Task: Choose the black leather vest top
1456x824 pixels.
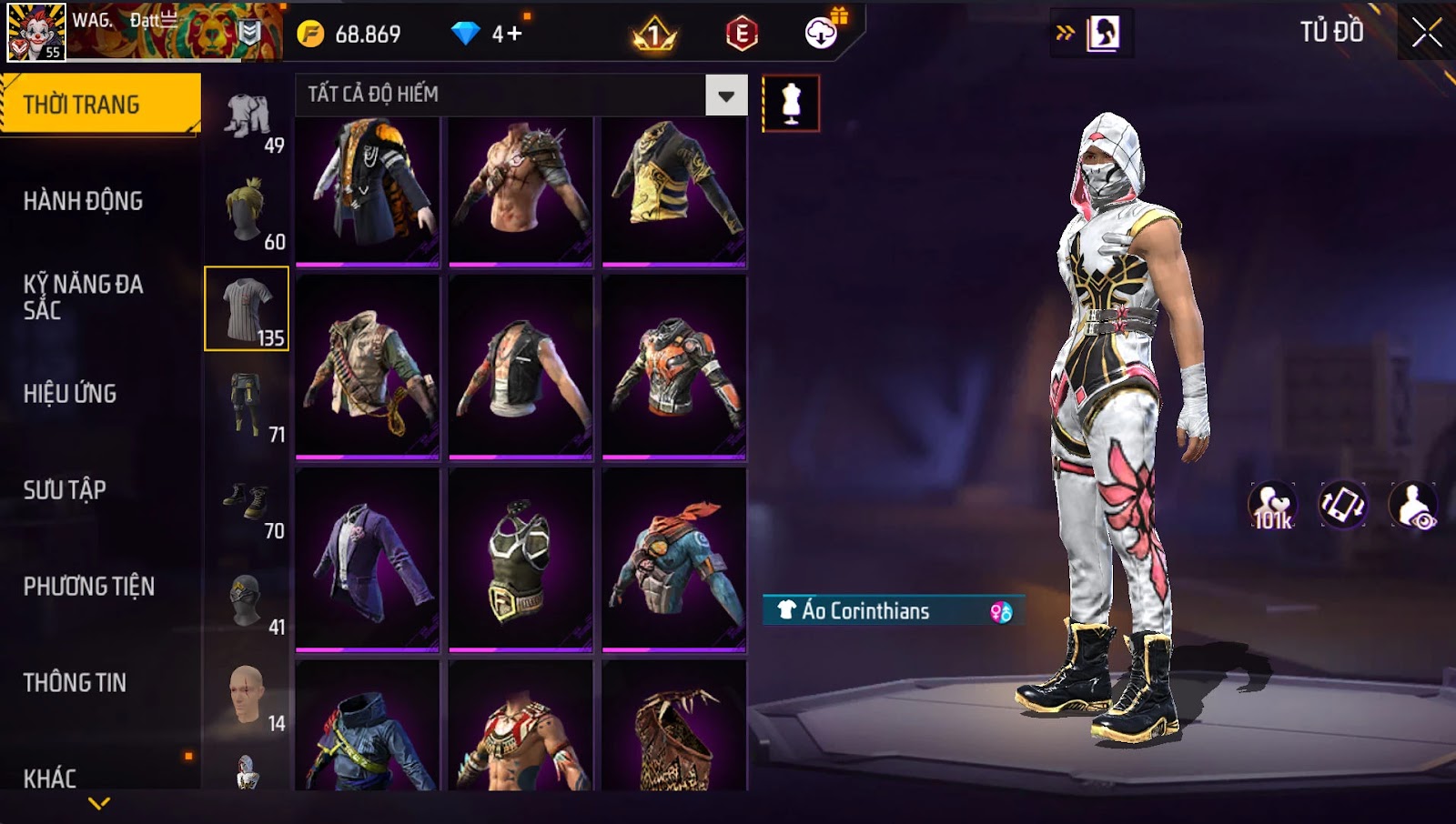Action: click(521, 367)
